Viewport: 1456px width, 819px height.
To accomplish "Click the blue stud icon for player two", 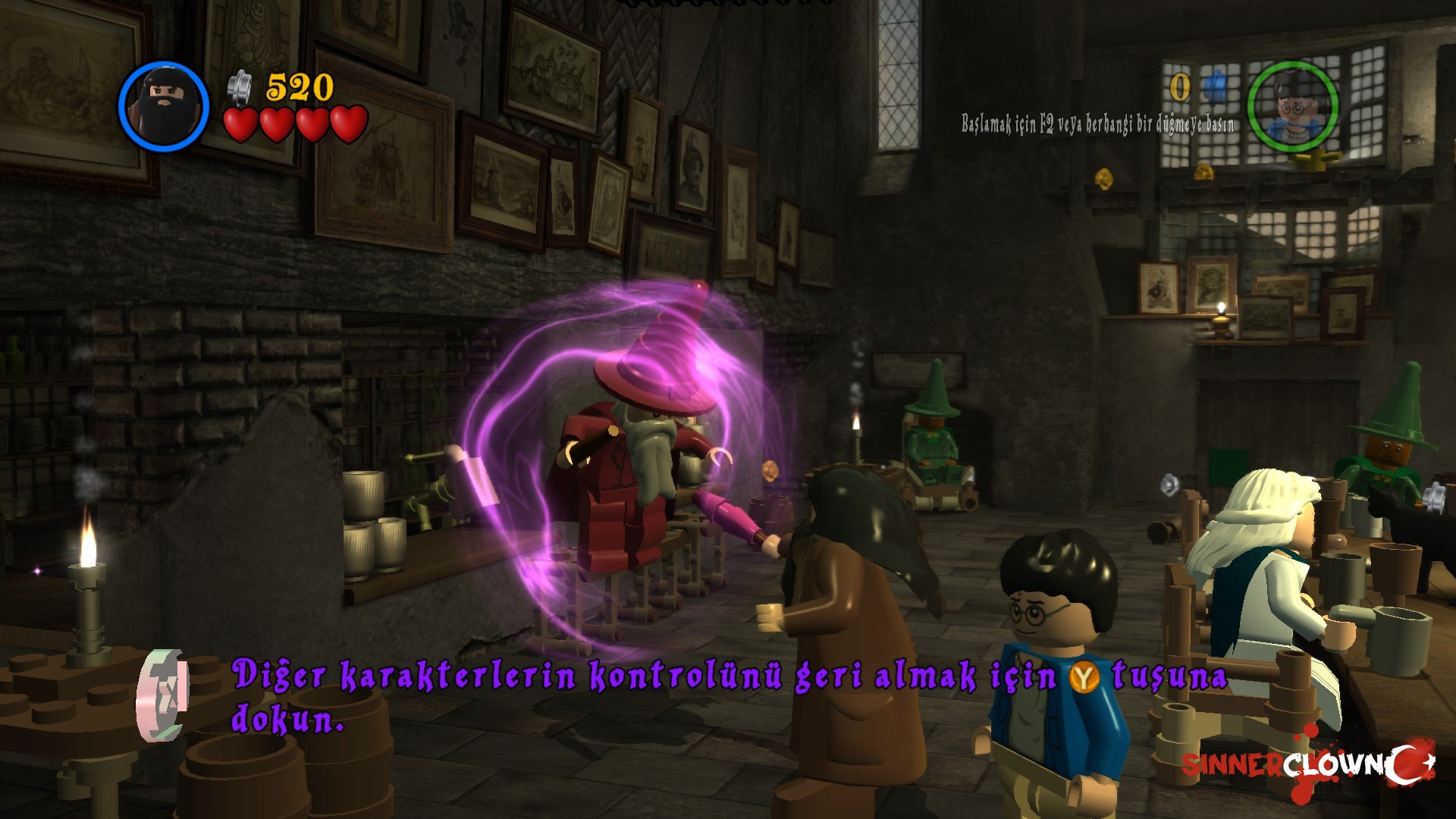I will (x=1216, y=85).
